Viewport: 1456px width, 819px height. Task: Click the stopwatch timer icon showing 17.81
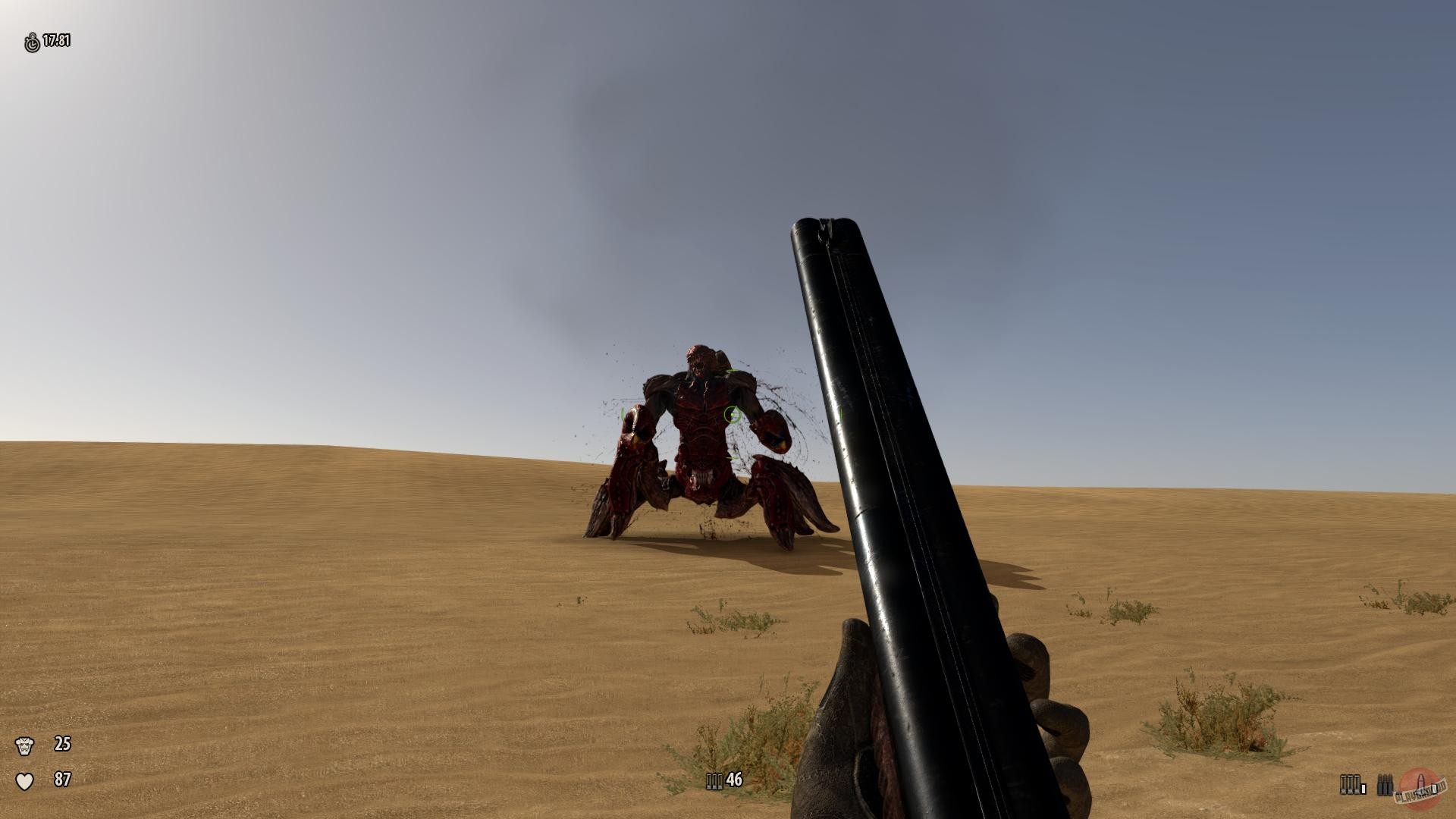click(x=30, y=42)
